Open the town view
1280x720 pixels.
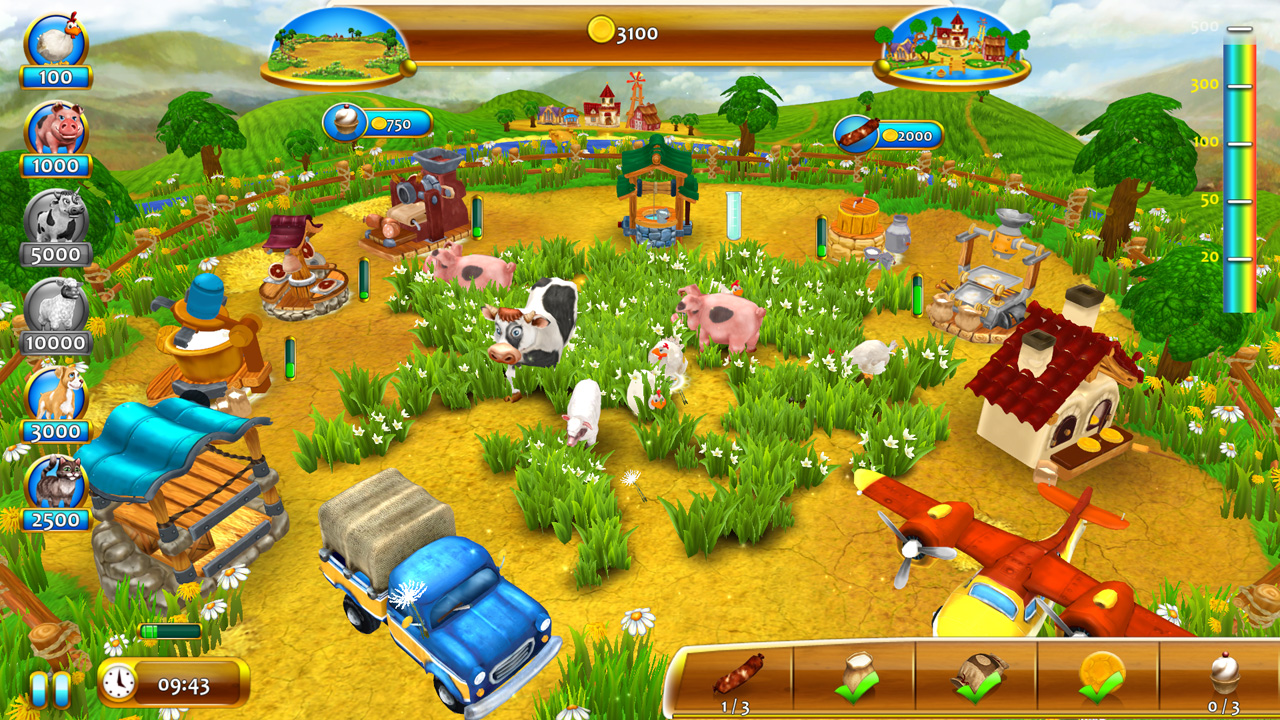coord(951,47)
